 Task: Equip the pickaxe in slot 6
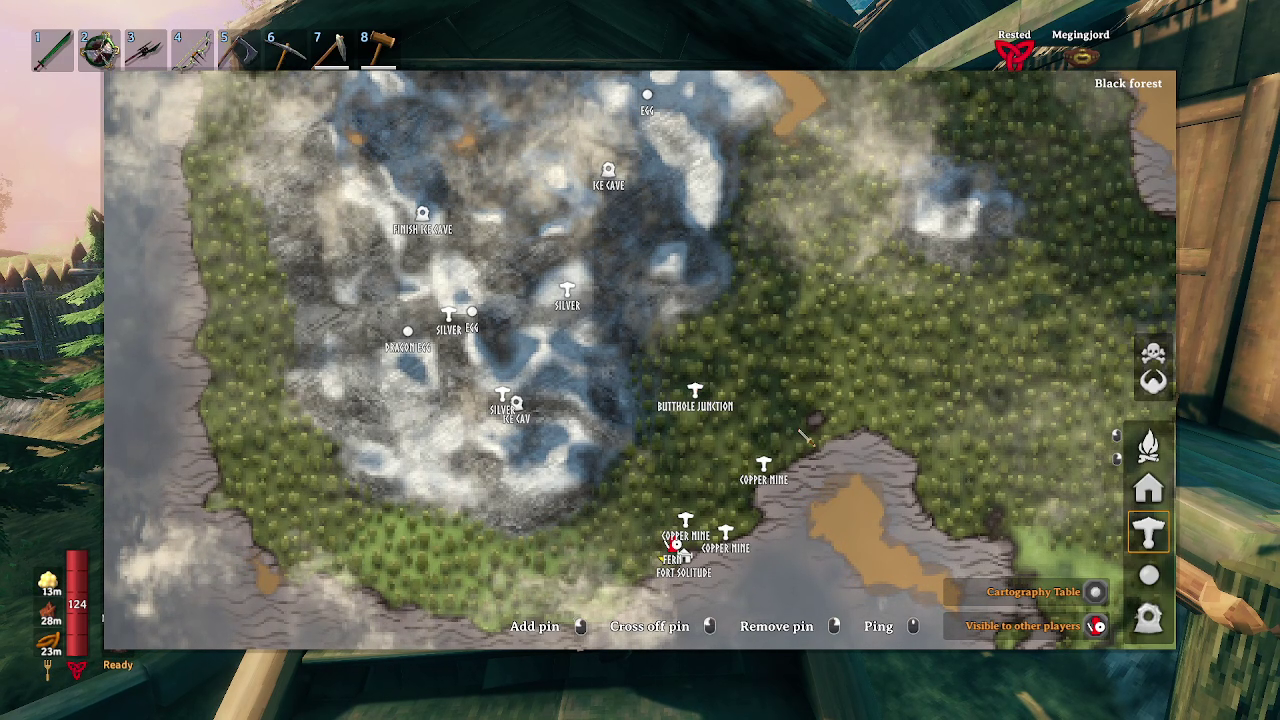point(286,50)
